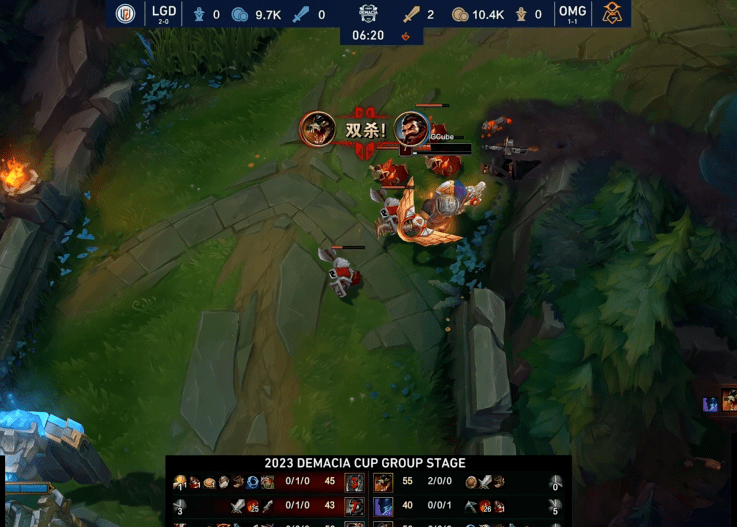Choose the purple hooded champion portrait
The image size is (737, 527).
[384, 507]
